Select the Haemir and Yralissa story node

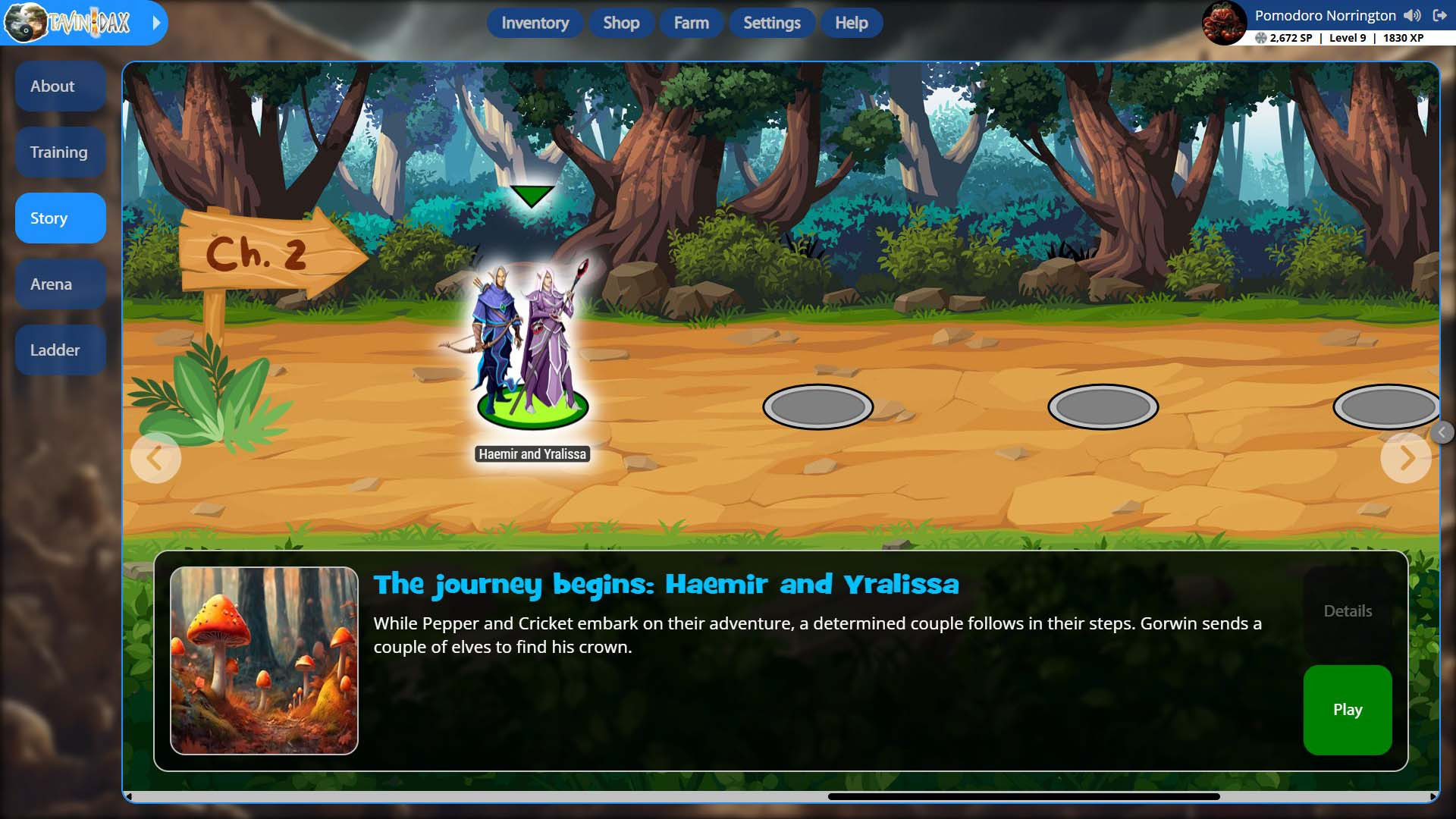tap(532, 349)
